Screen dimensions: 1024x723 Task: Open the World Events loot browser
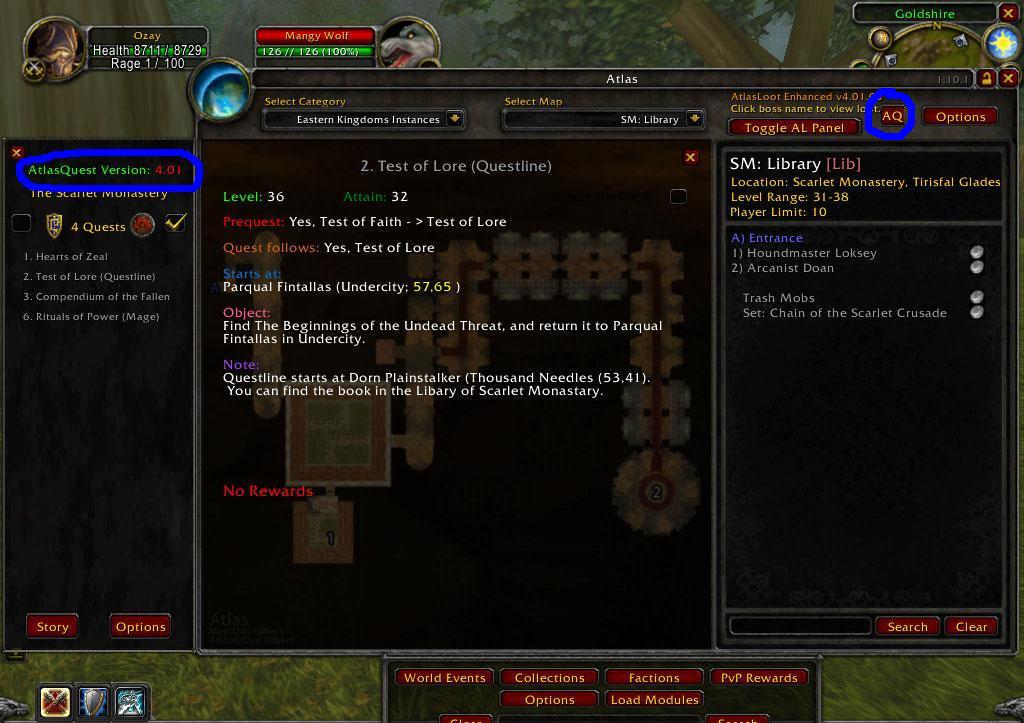point(444,678)
